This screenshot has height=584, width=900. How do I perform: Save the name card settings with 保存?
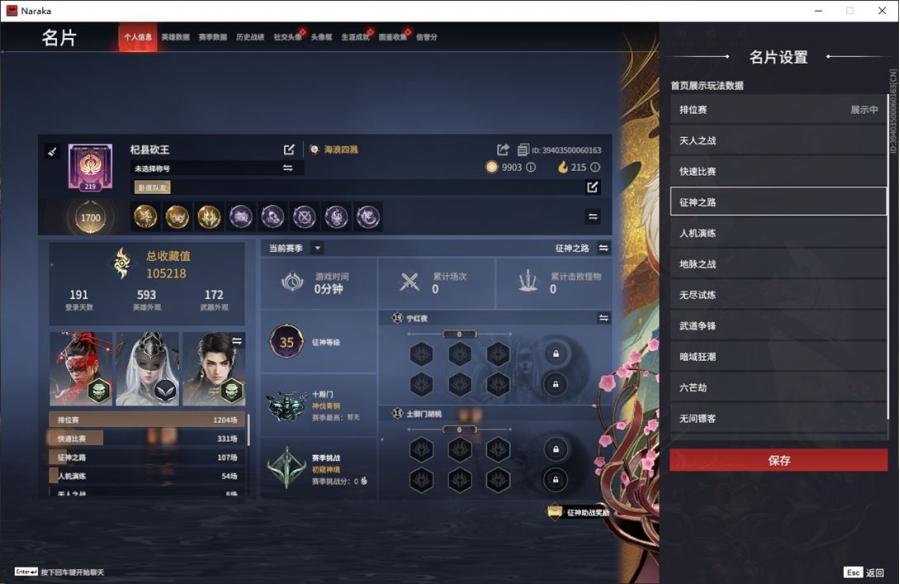[778, 460]
